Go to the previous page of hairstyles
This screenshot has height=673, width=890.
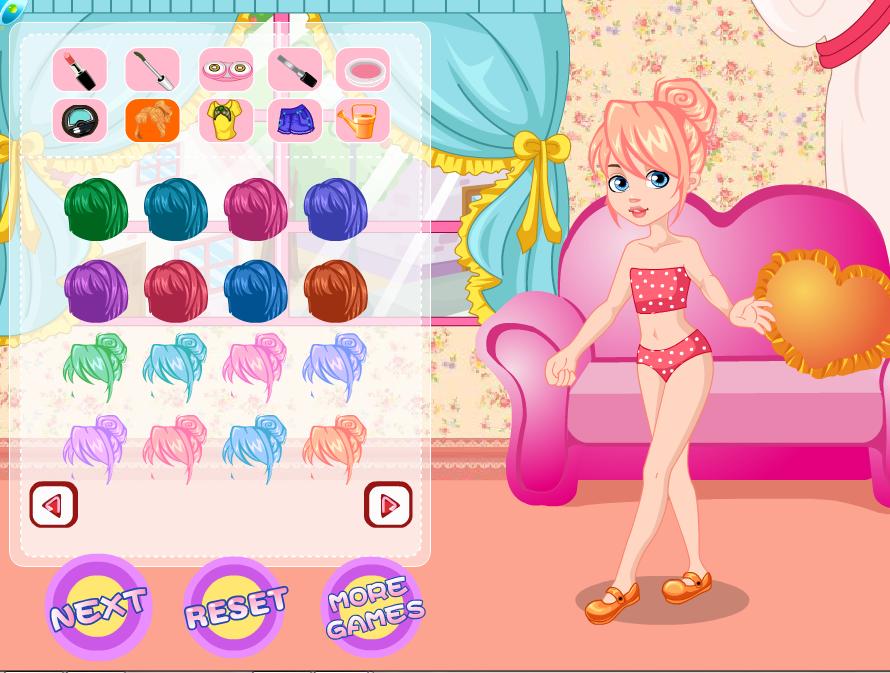pyautogui.click(x=53, y=505)
